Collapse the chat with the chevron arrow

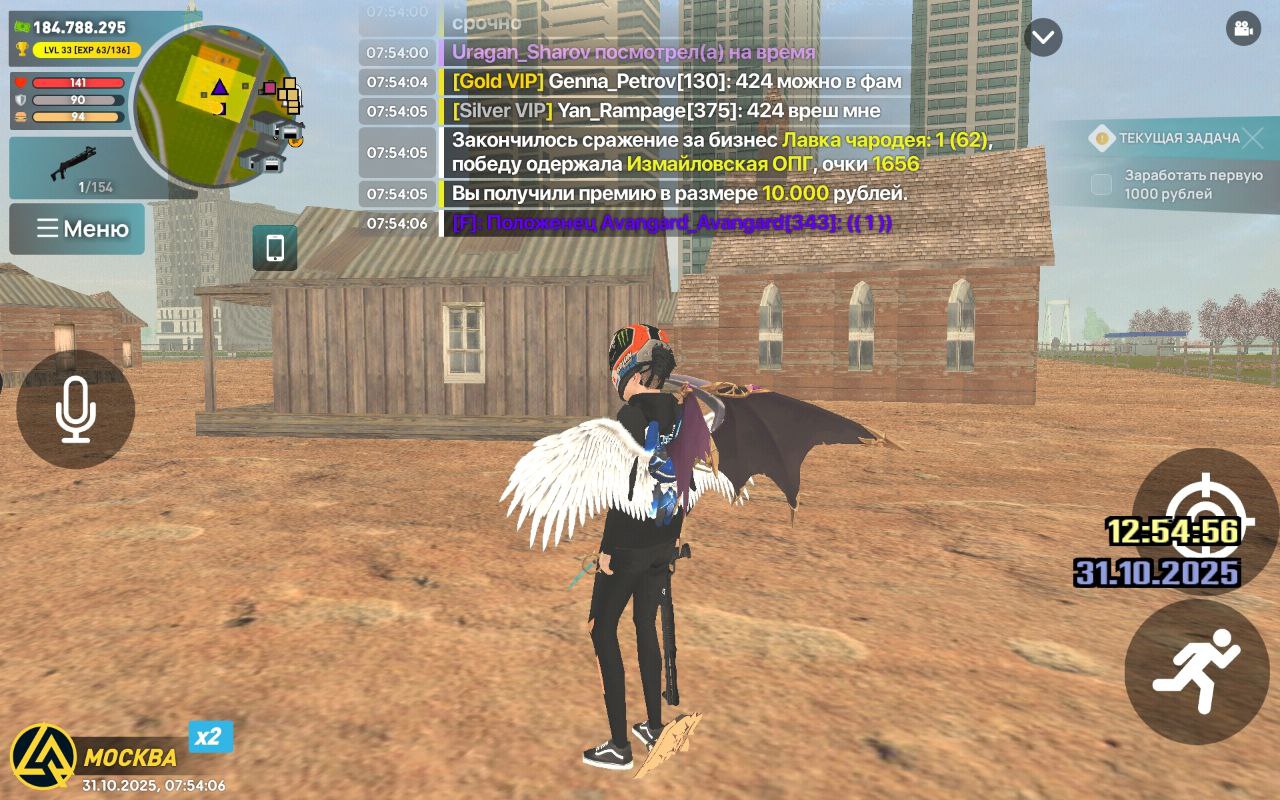click(1042, 37)
